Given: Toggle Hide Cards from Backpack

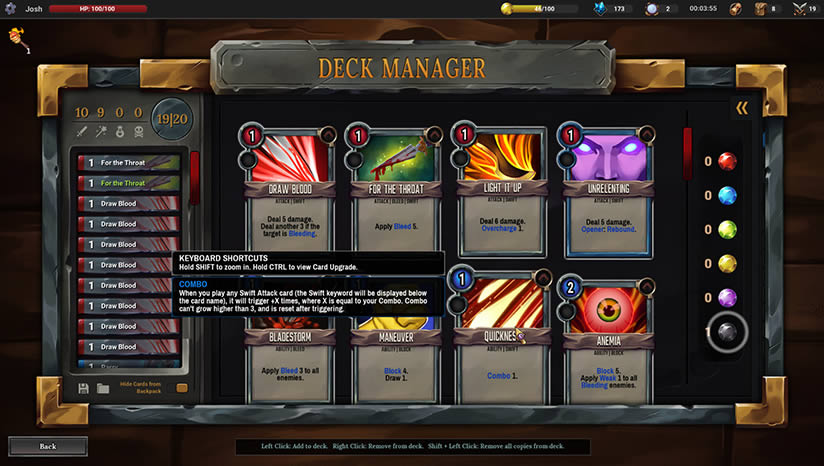Looking at the screenshot, I should pyautogui.click(x=182, y=388).
